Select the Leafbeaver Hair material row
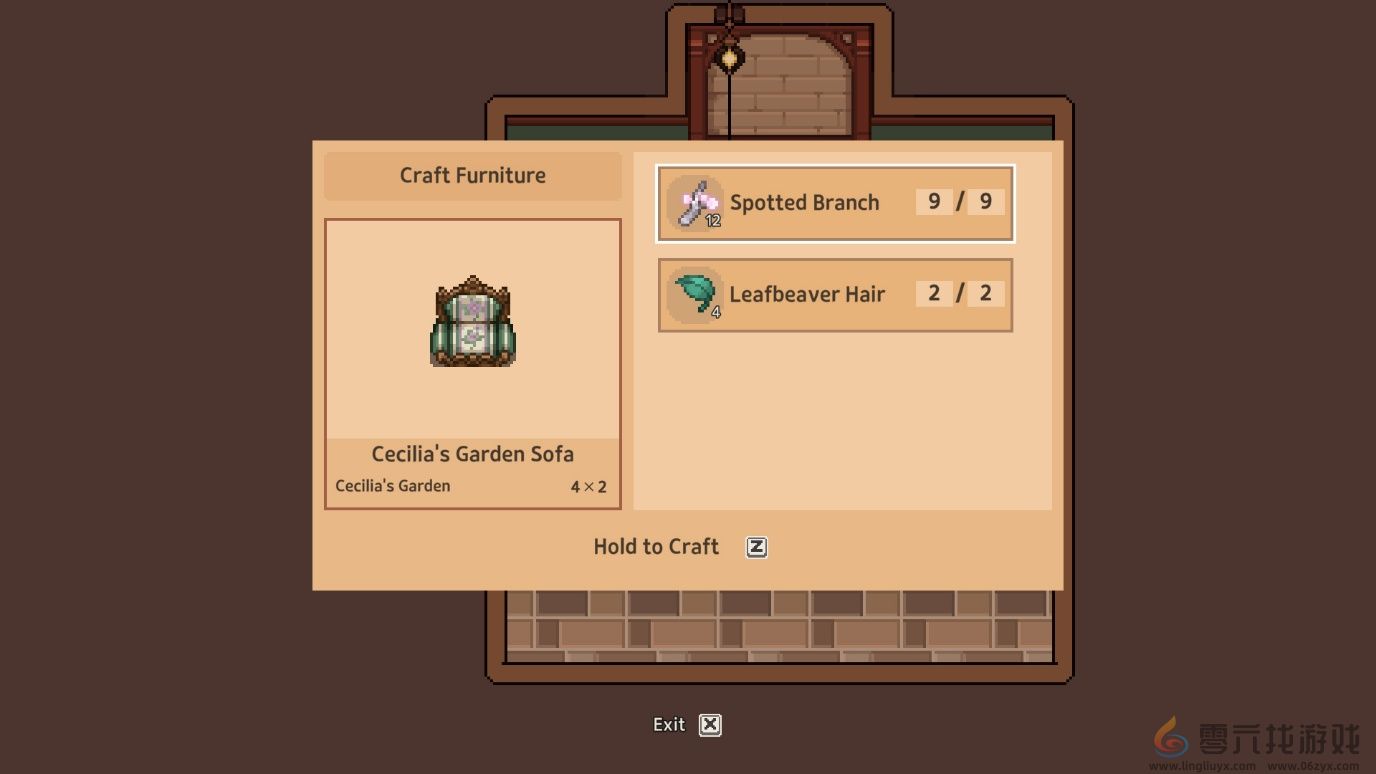Viewport: 1376px width, 774px height. coord(835,294)
